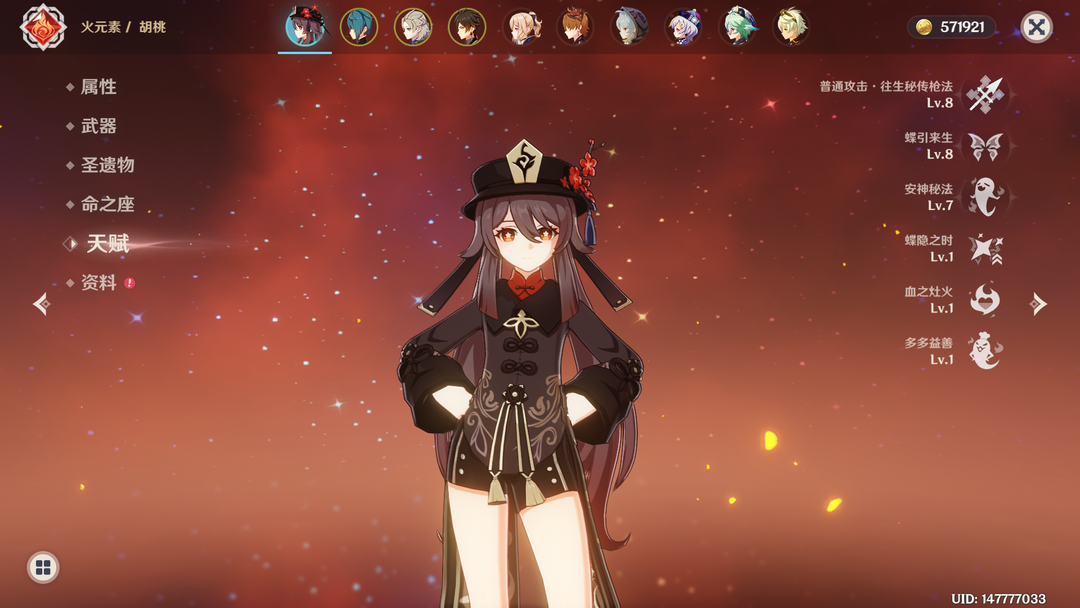Open the 资料 profile menu entry
This screenshot has width=1080, height=608.
(98, 283)
